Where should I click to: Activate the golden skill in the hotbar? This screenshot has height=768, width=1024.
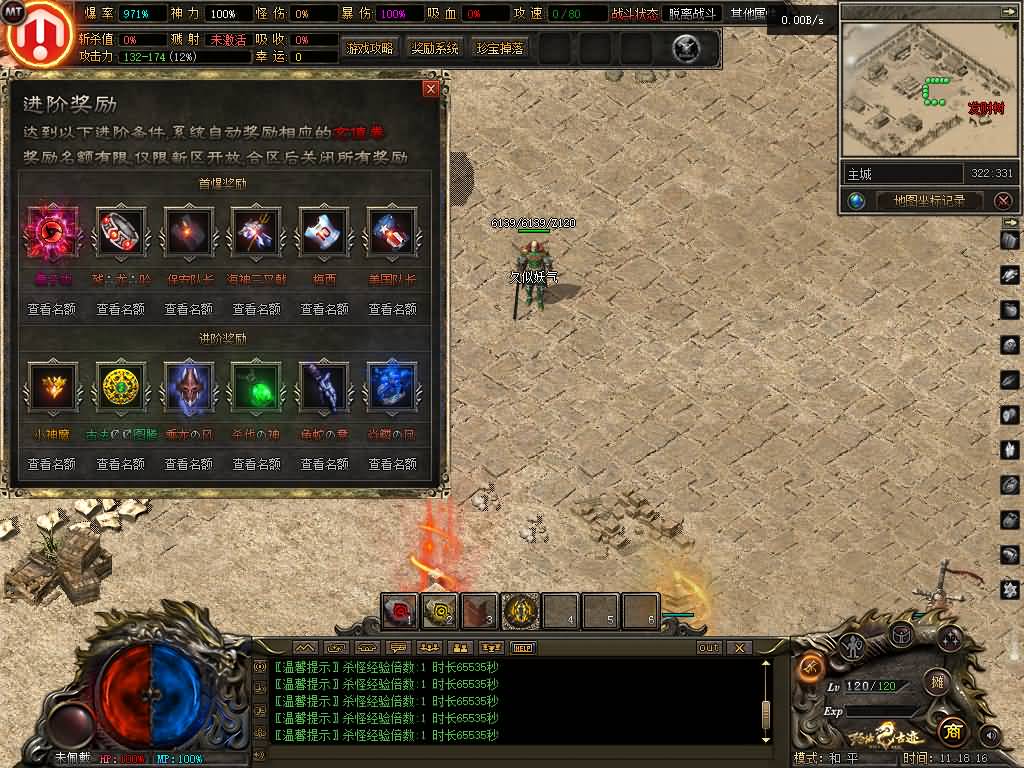pos(520,611)
